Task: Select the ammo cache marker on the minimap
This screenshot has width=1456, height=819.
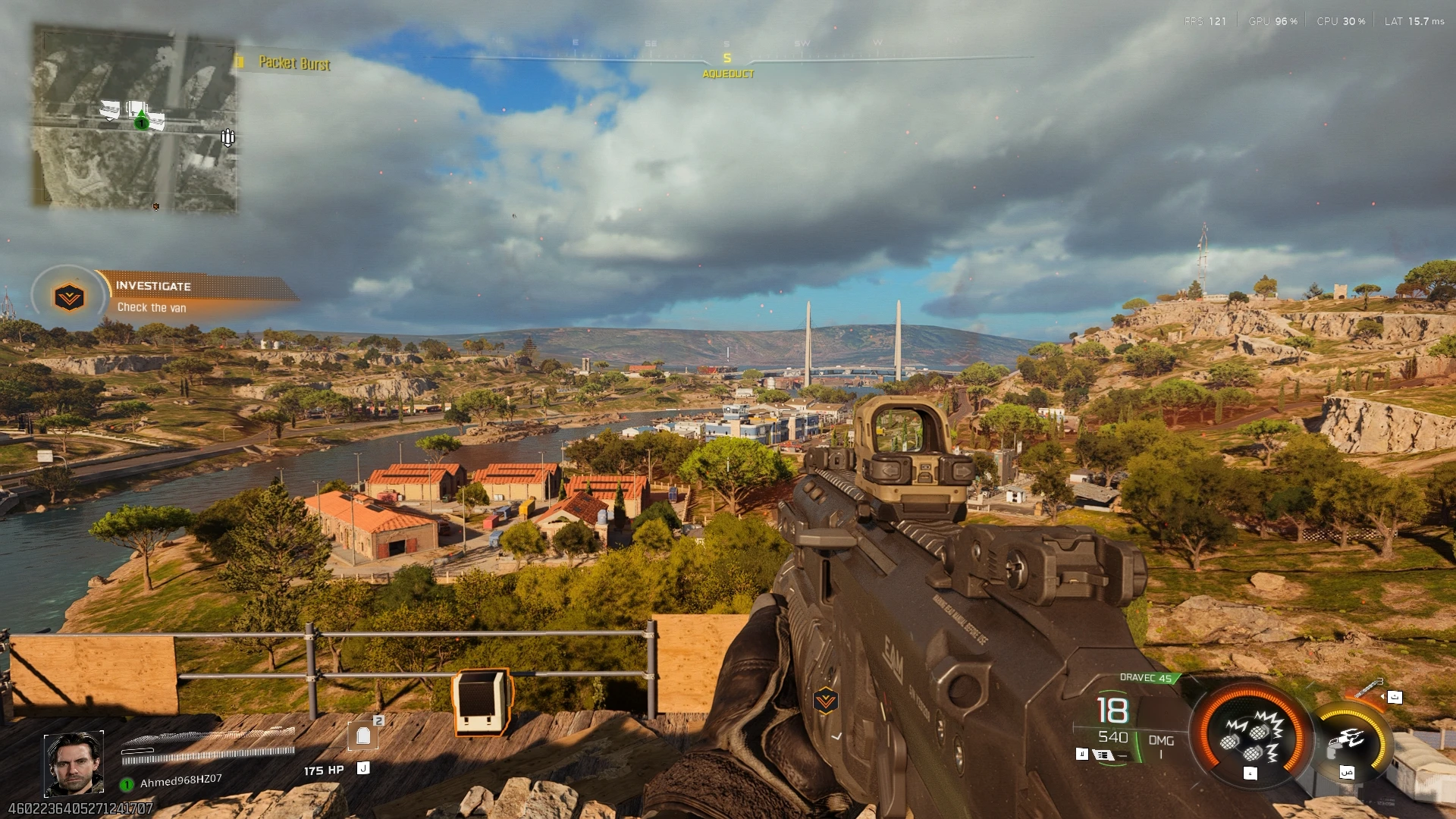Action: tap(227, 137)
